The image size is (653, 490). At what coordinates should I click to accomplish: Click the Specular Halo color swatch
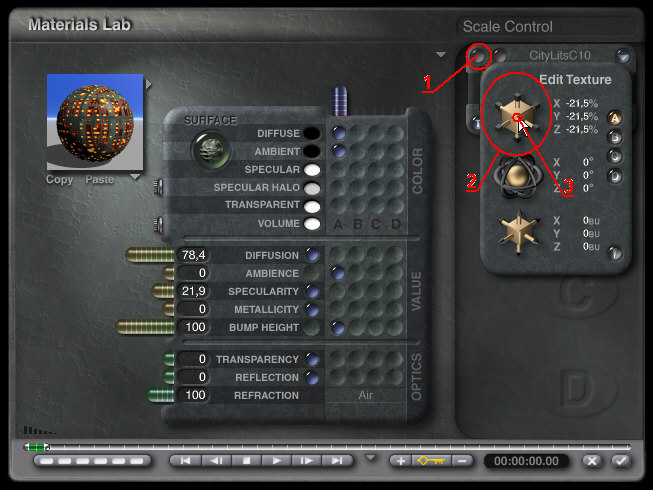312,188
